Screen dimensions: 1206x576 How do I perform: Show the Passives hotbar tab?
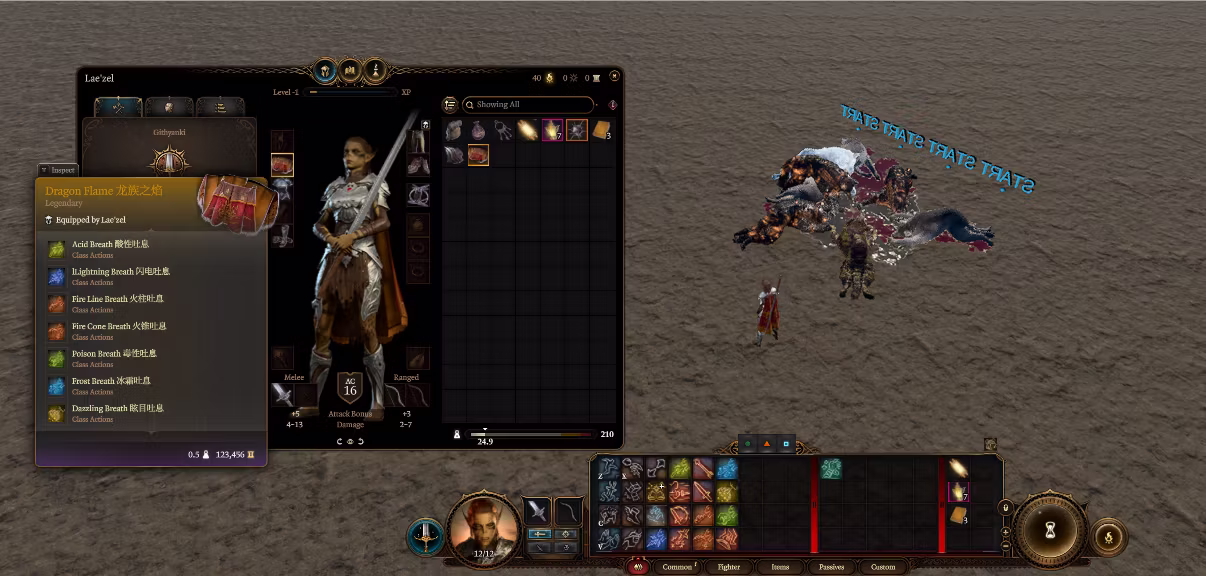[x=831, y=567]
